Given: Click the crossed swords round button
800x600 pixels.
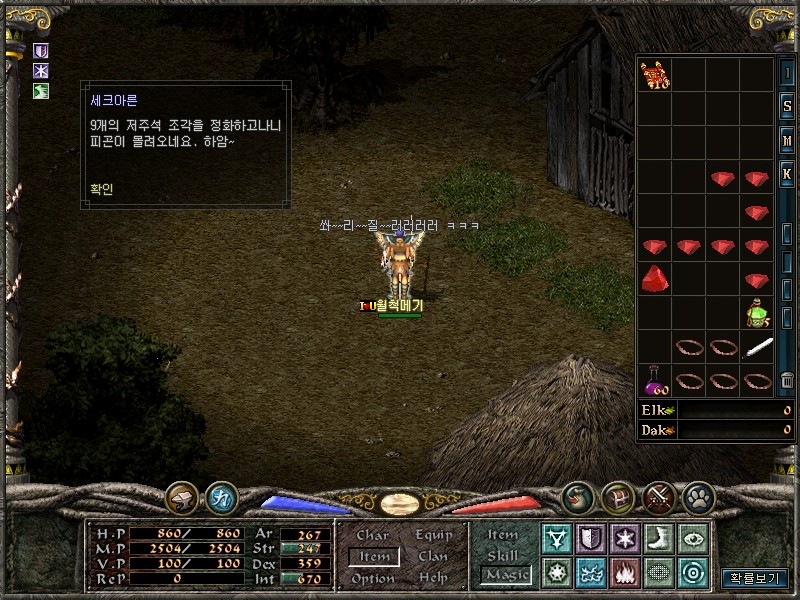Looking at the screenshot, I should [x=658, y=497].
